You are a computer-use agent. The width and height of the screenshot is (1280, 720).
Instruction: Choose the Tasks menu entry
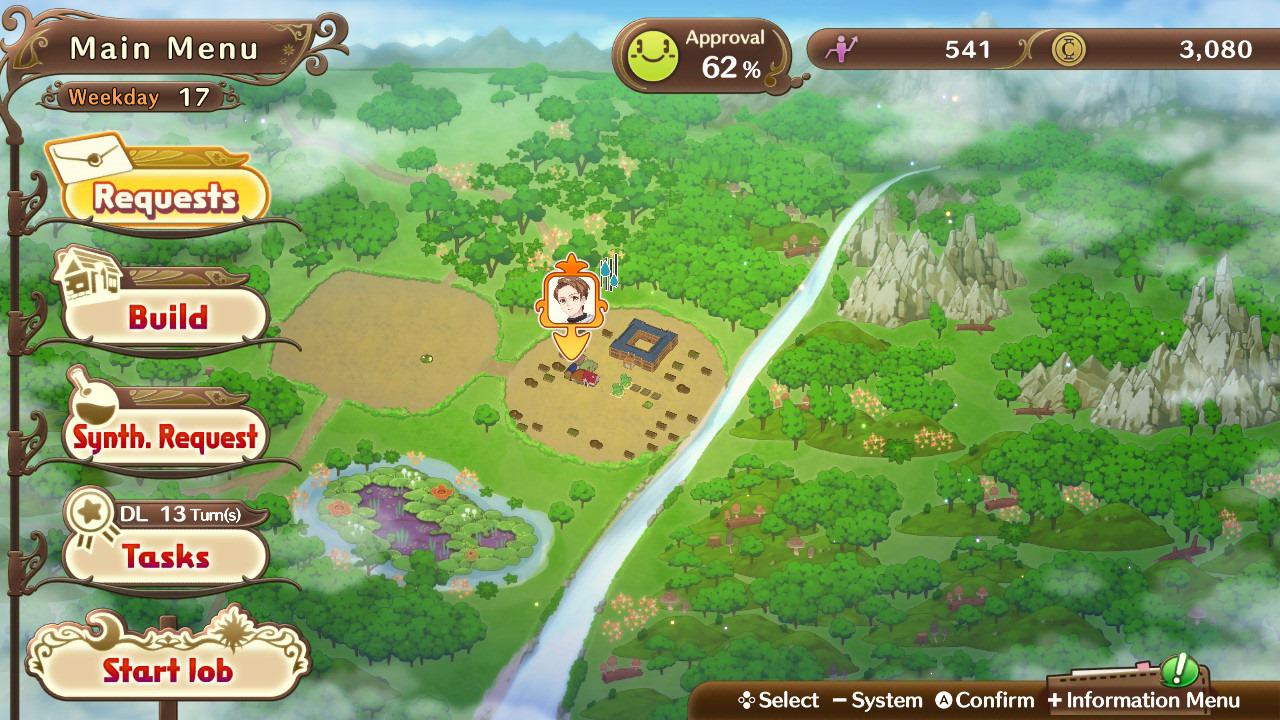click(166, 556)
